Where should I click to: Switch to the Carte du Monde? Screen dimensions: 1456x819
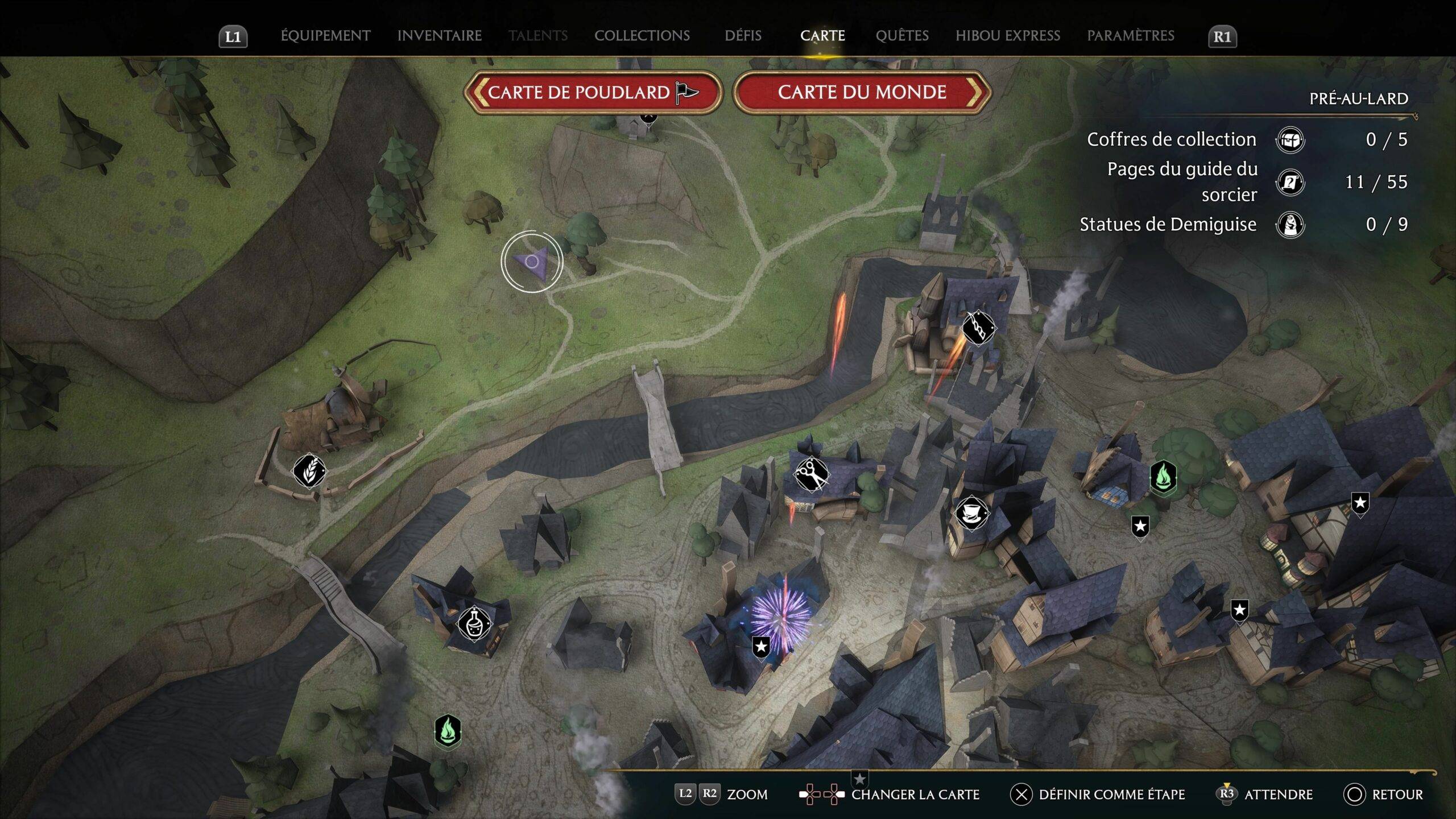[x=862, y=92]
